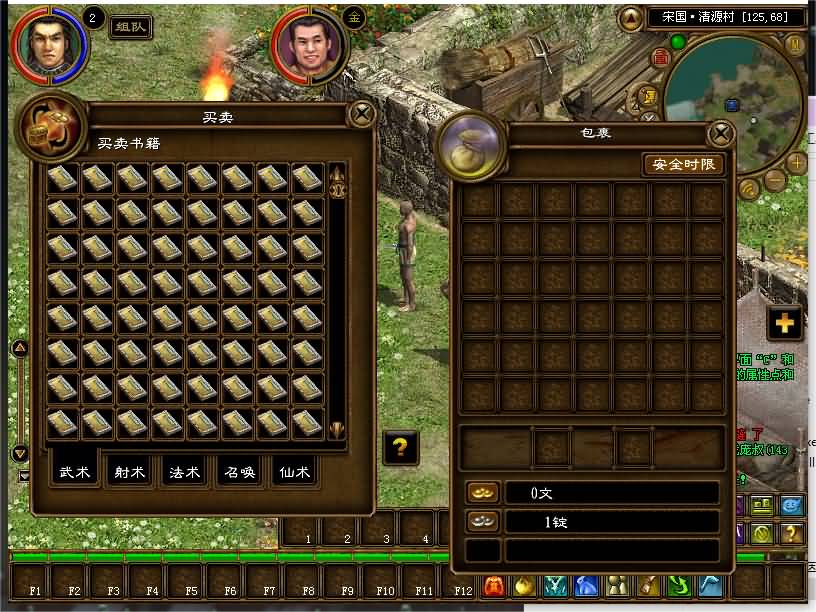Open the blue rabbit icon on bottom bar
Screen dimensions: 816x612
(587, 586)
